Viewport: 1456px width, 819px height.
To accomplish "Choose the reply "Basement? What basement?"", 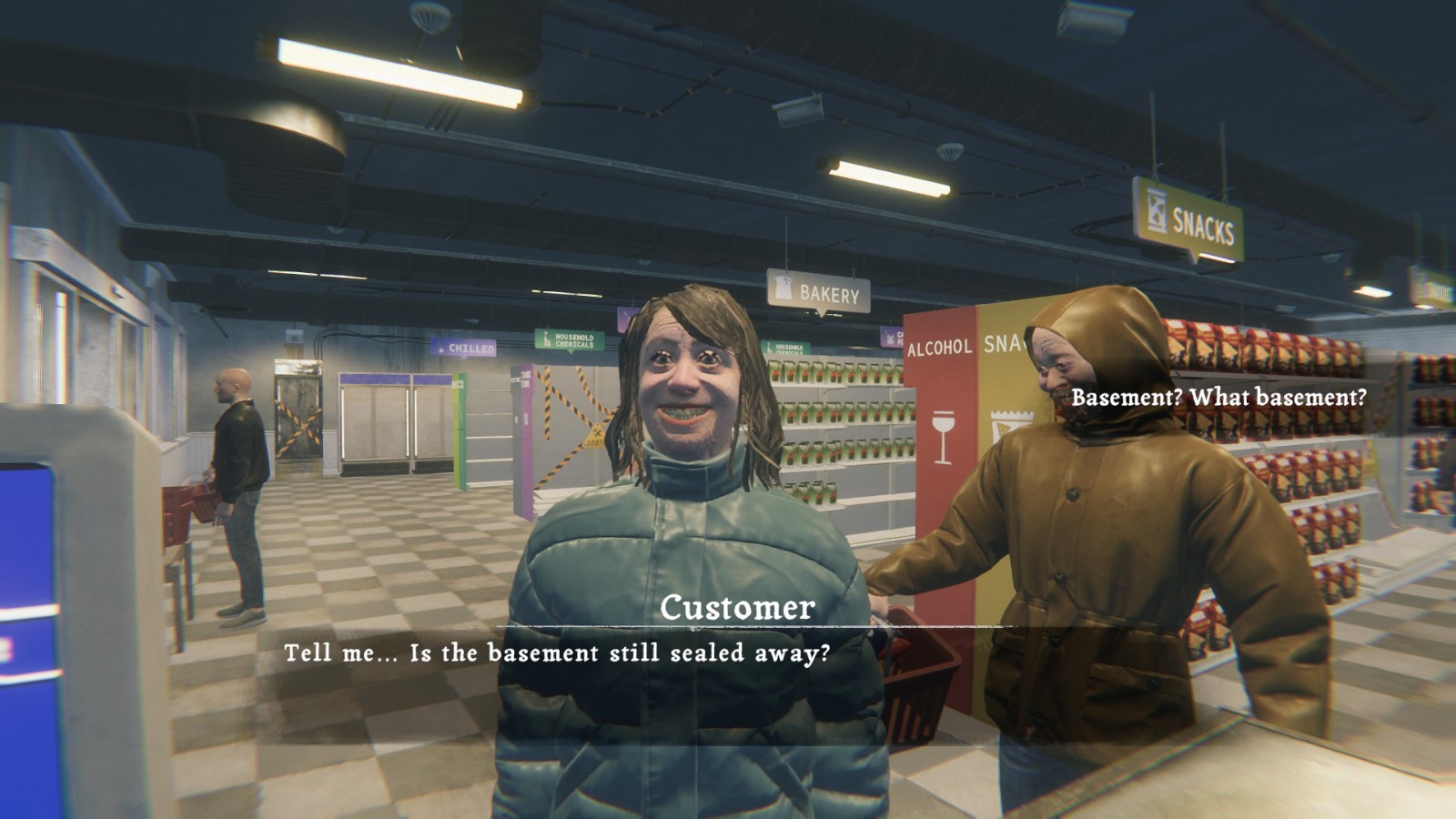I will (1218, 398).
